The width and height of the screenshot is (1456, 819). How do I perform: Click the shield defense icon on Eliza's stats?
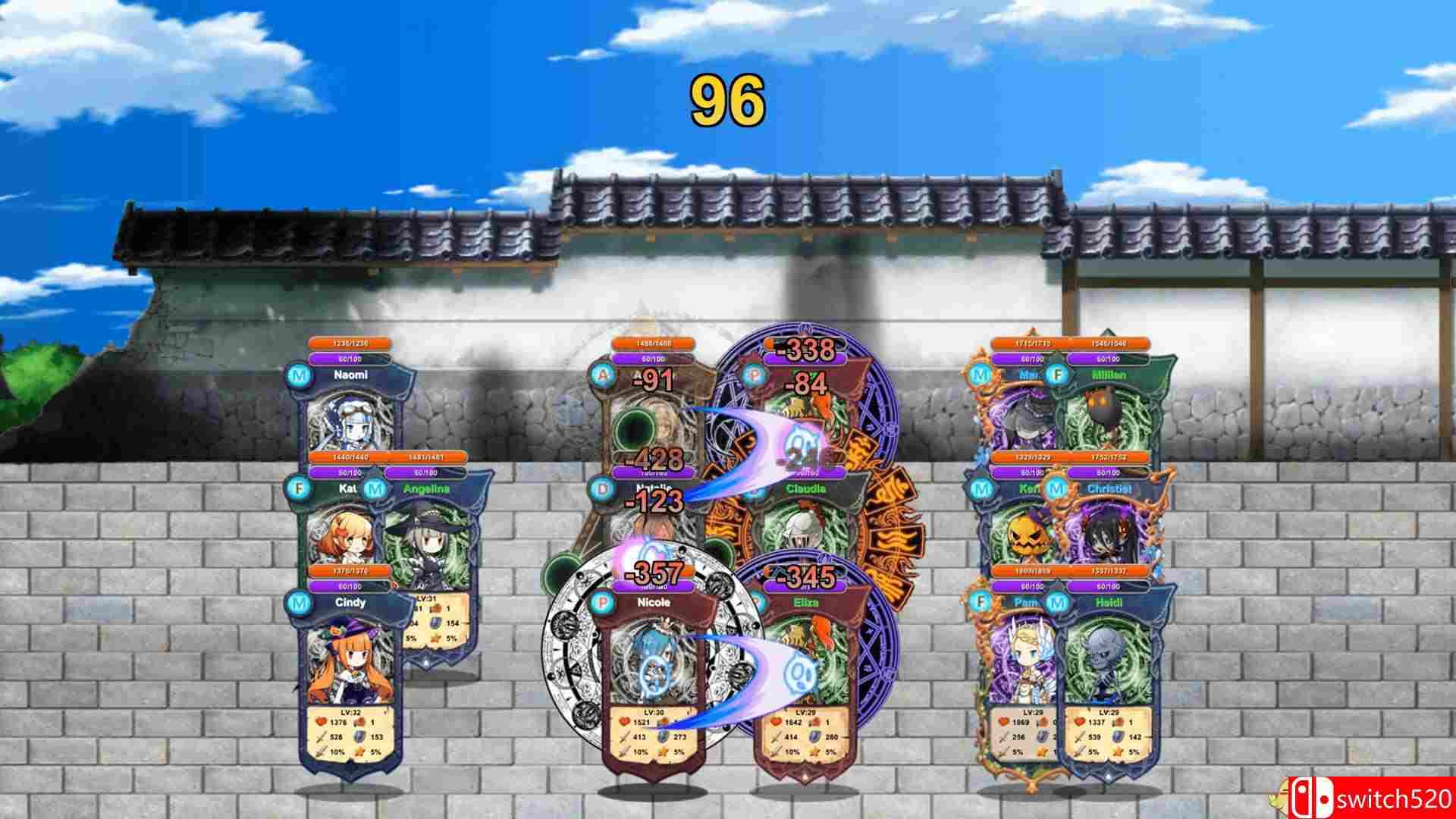814,737
